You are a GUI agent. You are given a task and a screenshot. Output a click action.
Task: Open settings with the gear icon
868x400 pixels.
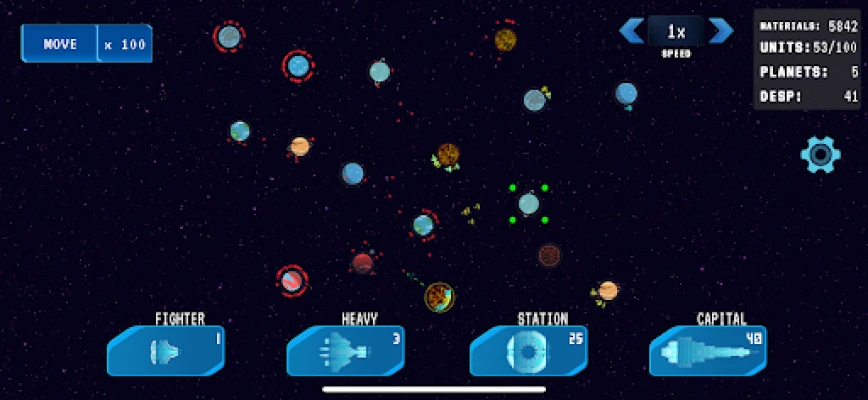coord(820,155)
